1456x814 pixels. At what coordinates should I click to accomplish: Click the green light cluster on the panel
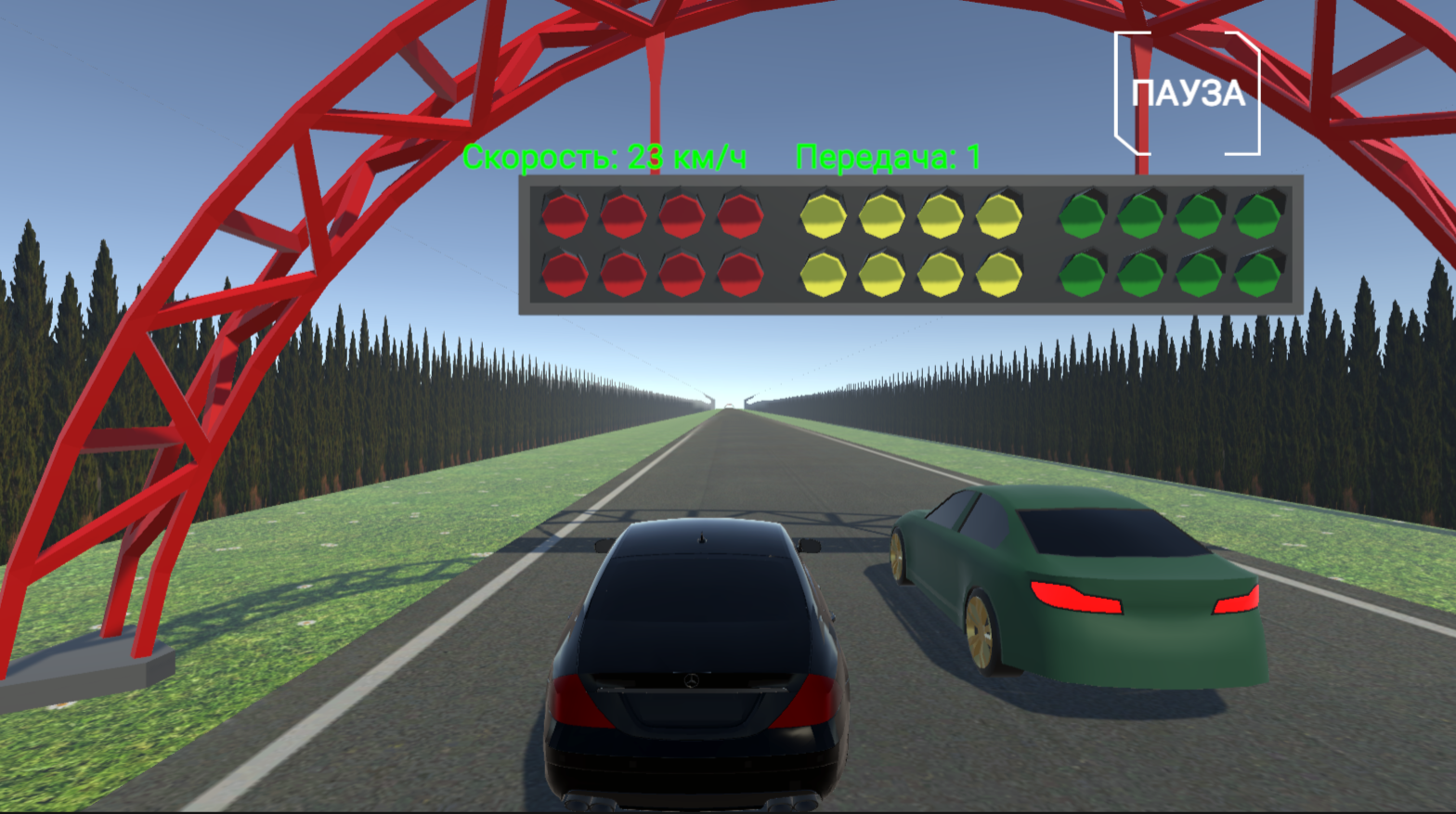[x=1170, y=244]
